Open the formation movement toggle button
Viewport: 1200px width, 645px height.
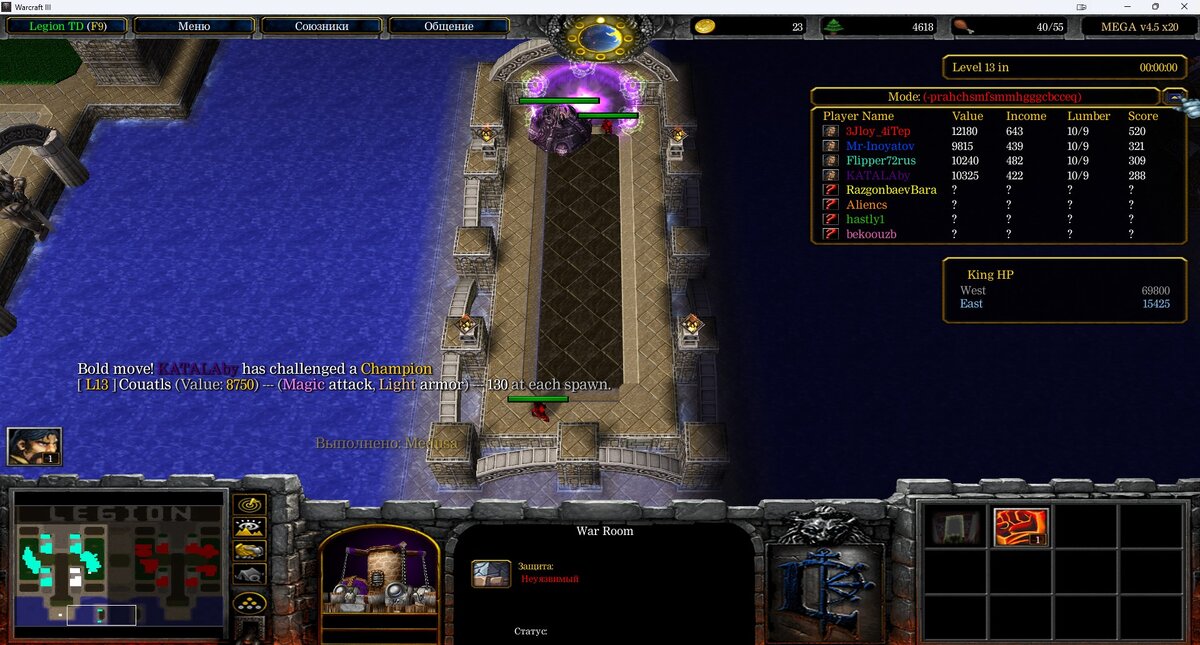tap(249, 603)
